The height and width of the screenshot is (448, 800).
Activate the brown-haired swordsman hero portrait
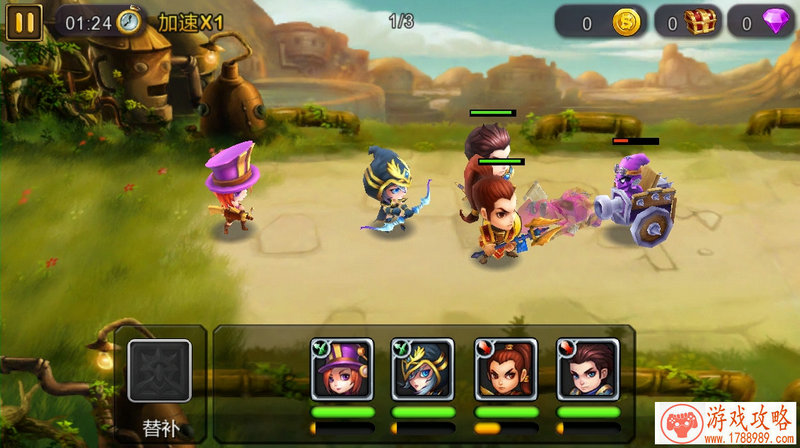[x=587, y=370]
